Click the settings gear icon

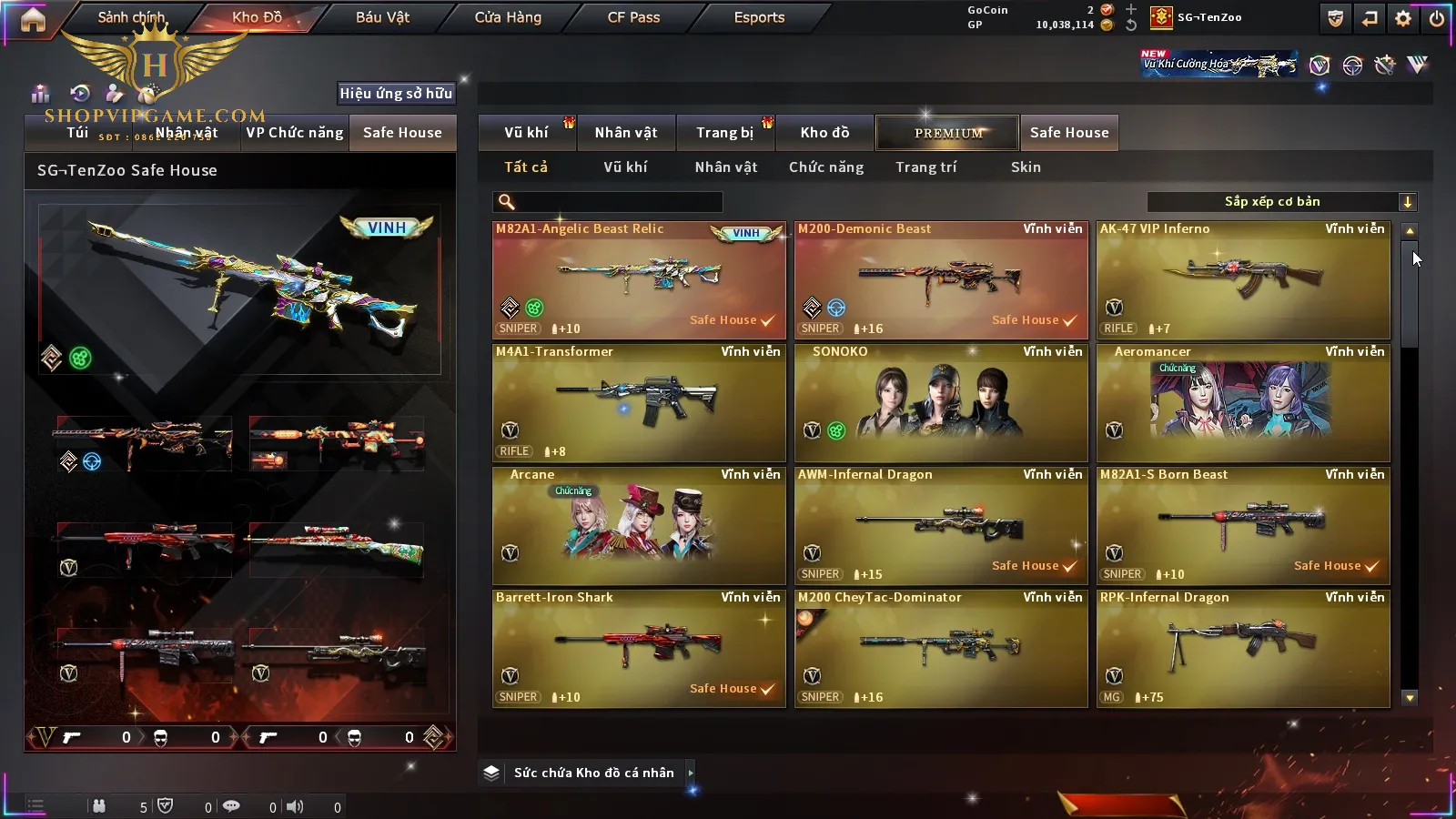pyautogui.click(x=1403, y=18)
